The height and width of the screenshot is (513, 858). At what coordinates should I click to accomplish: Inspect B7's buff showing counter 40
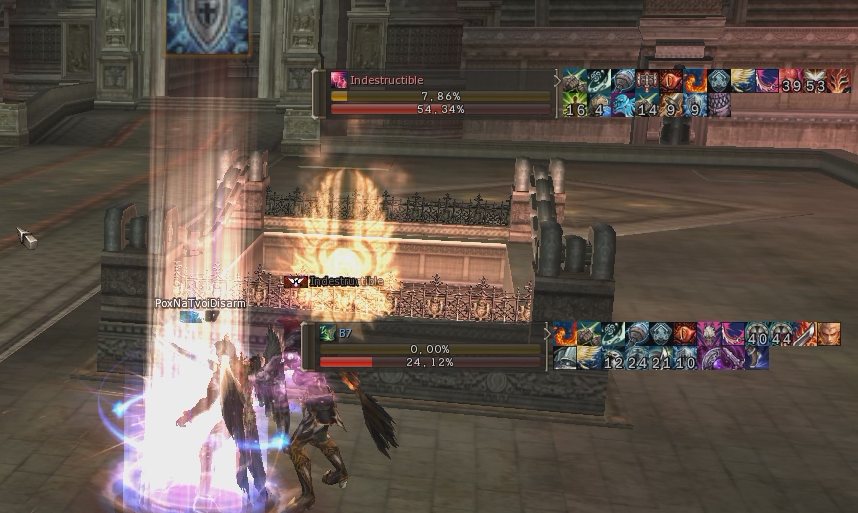point(756,334)
